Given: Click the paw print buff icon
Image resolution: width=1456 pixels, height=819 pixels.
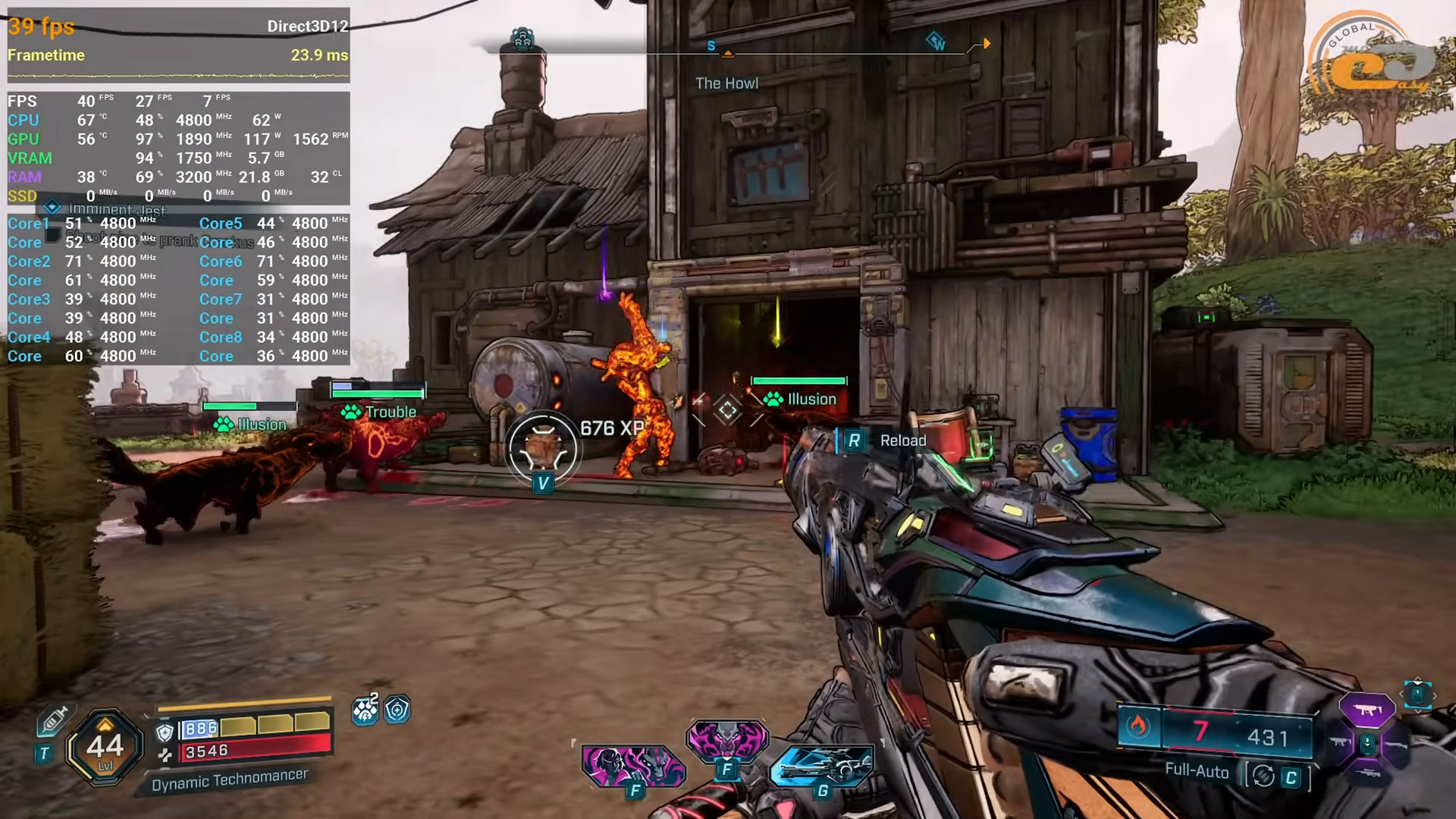Looking at the screenshot, I should click(x=365, y=710).
